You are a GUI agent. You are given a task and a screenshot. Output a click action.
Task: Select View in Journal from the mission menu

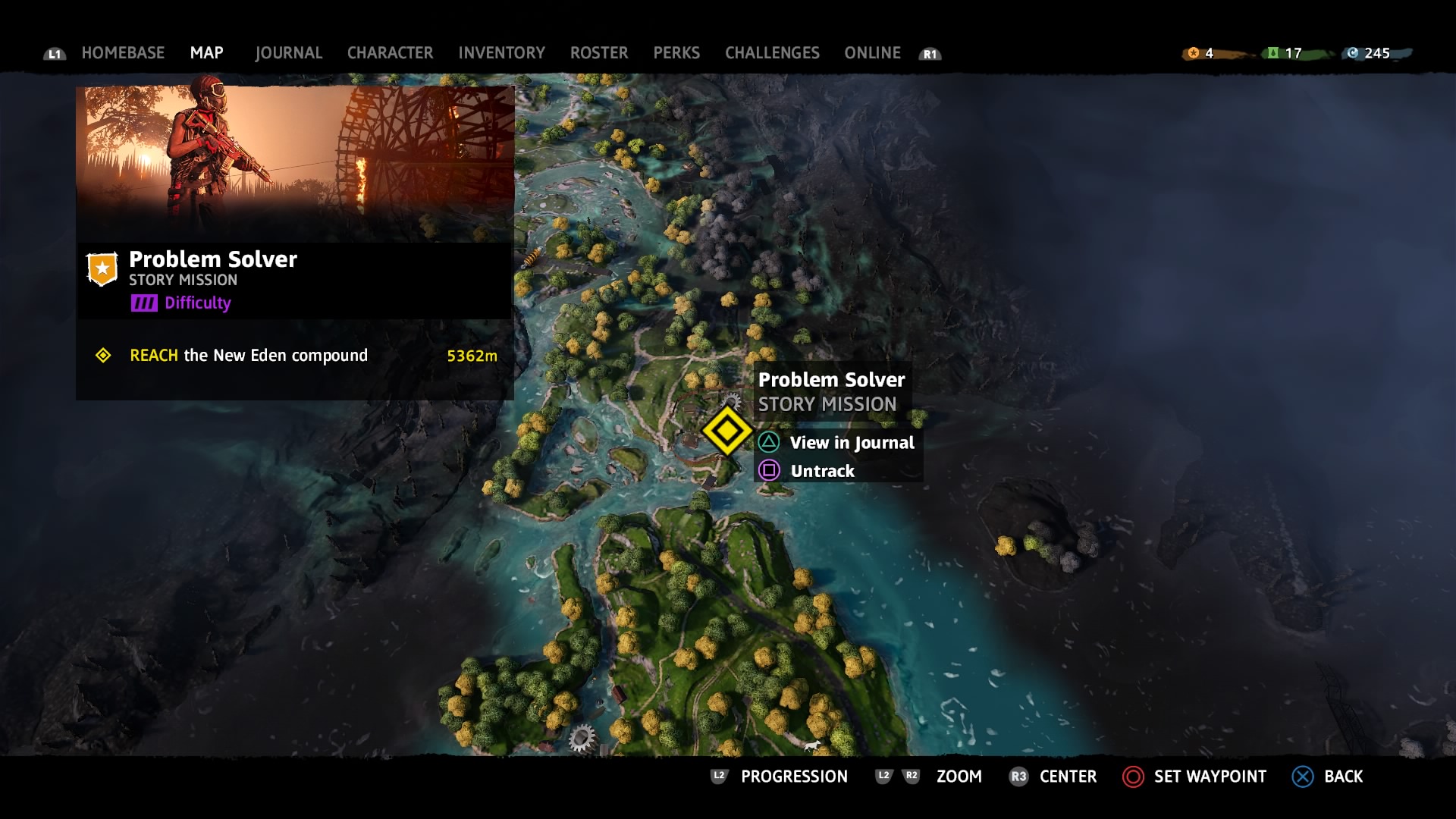tap(852, 443)
